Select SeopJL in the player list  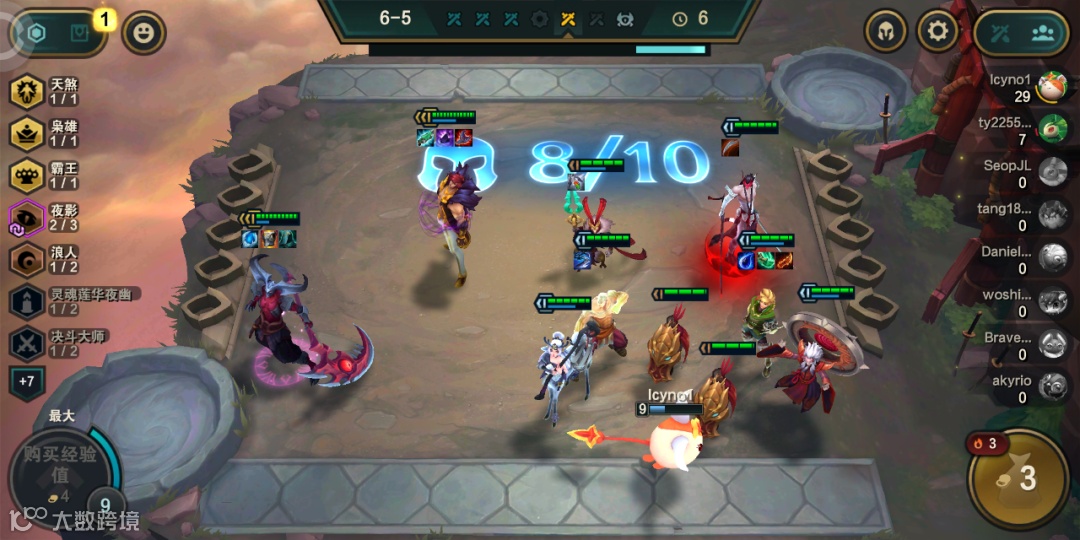[x=1020, y=173]
